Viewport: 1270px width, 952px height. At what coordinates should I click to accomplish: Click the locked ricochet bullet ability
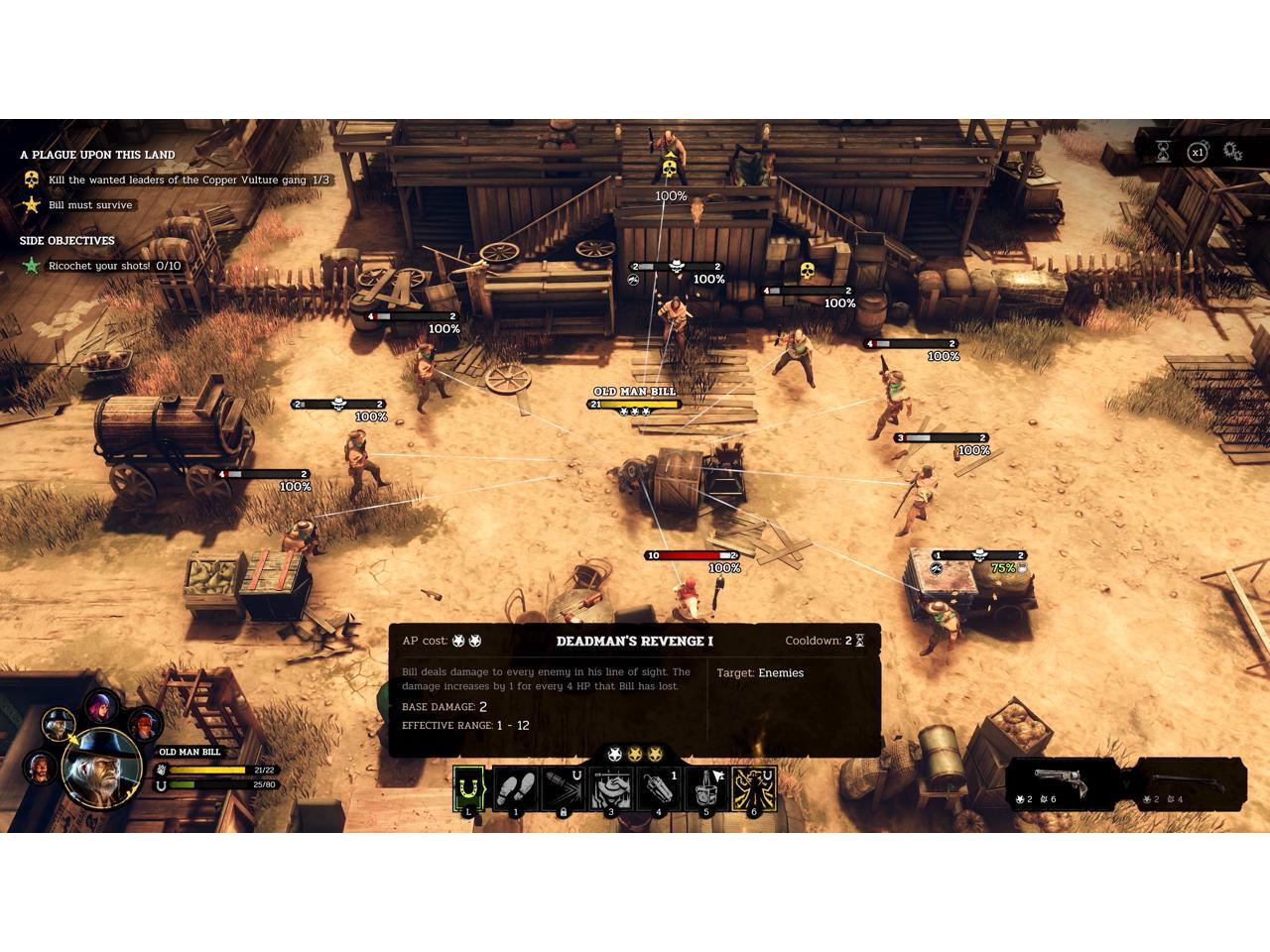coord(563,789)
